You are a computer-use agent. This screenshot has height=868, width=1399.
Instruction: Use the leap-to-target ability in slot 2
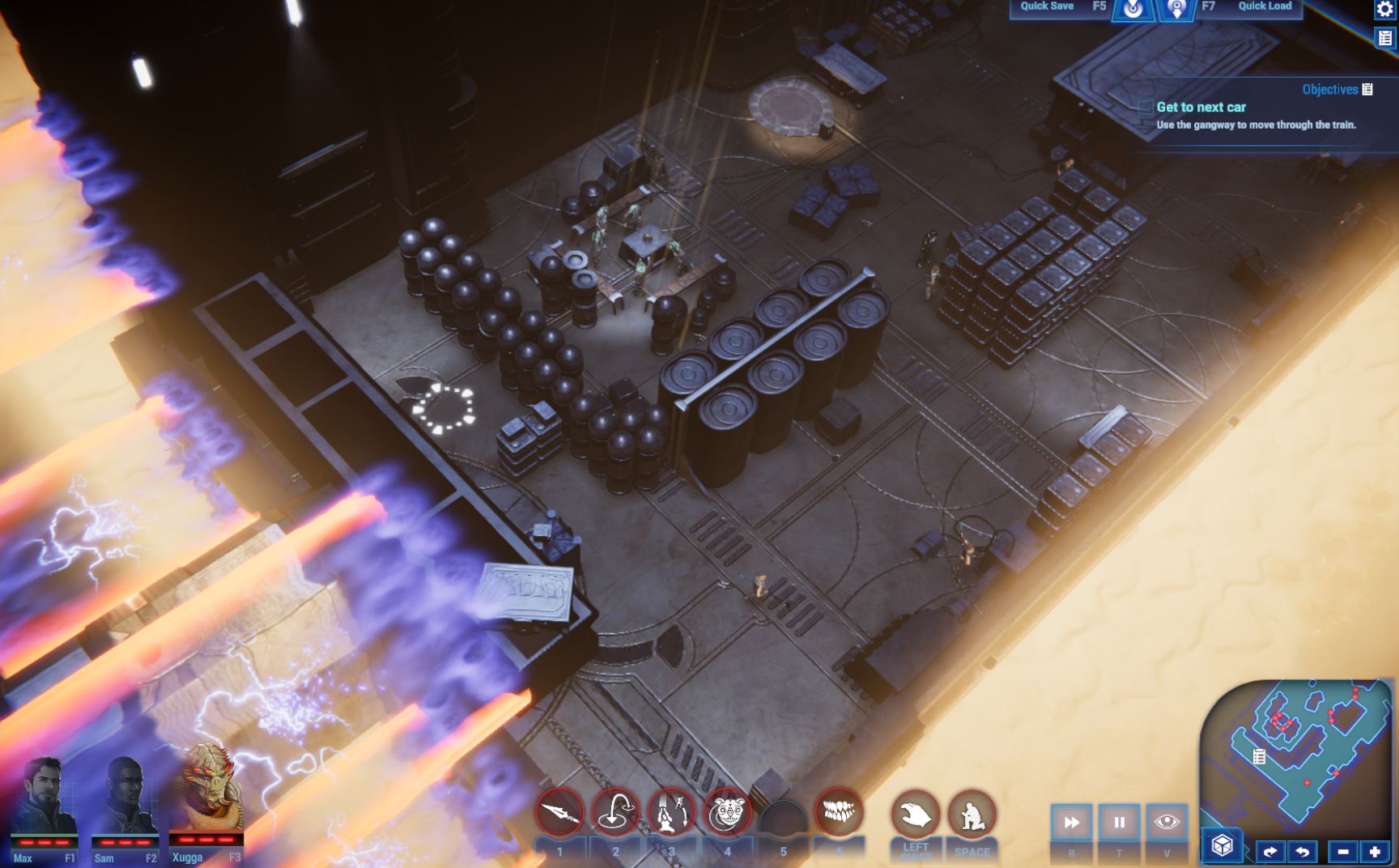tap(615, 813)
